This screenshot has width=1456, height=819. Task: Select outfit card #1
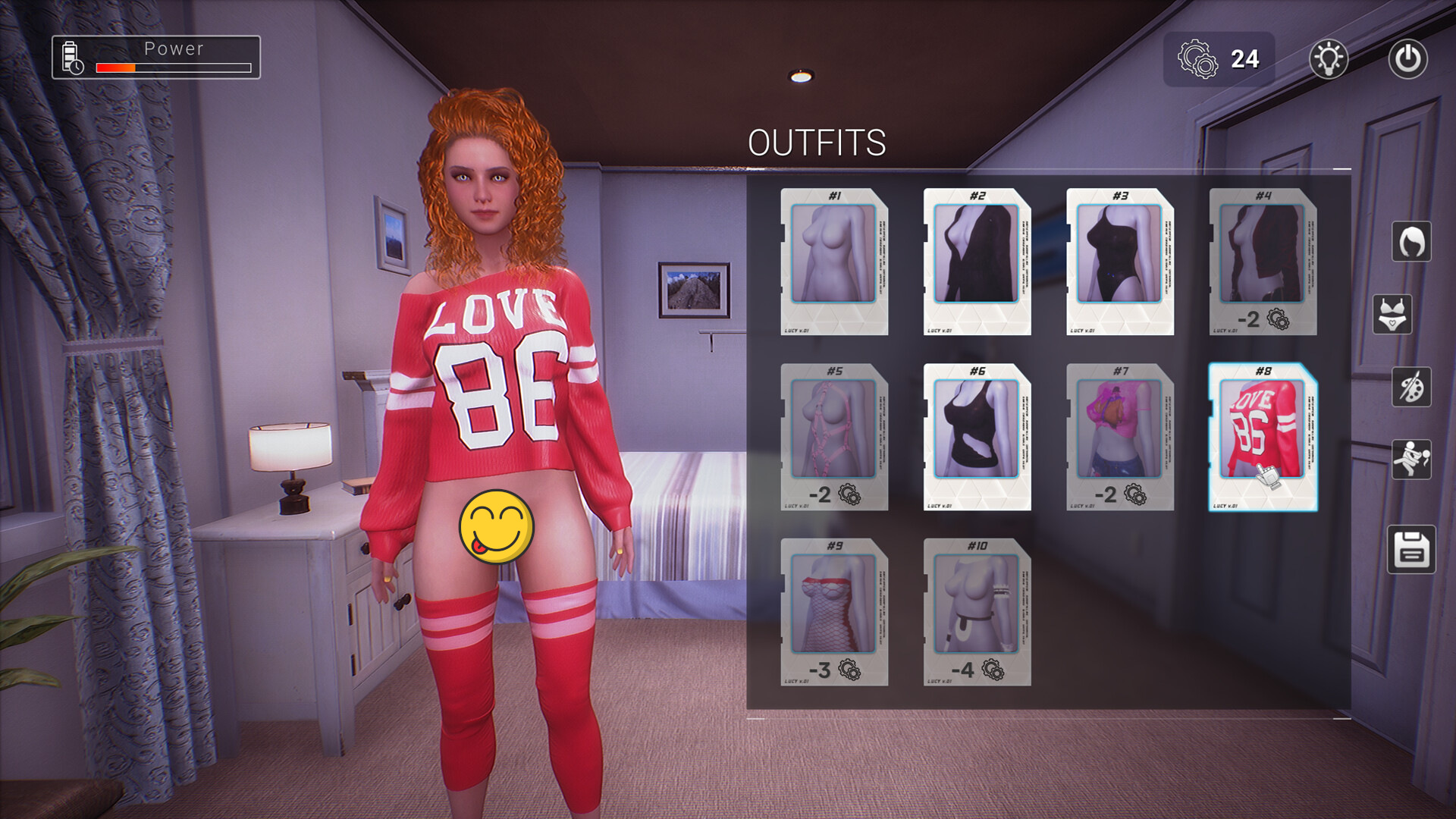pyautogui.click(x=834, y=261)
